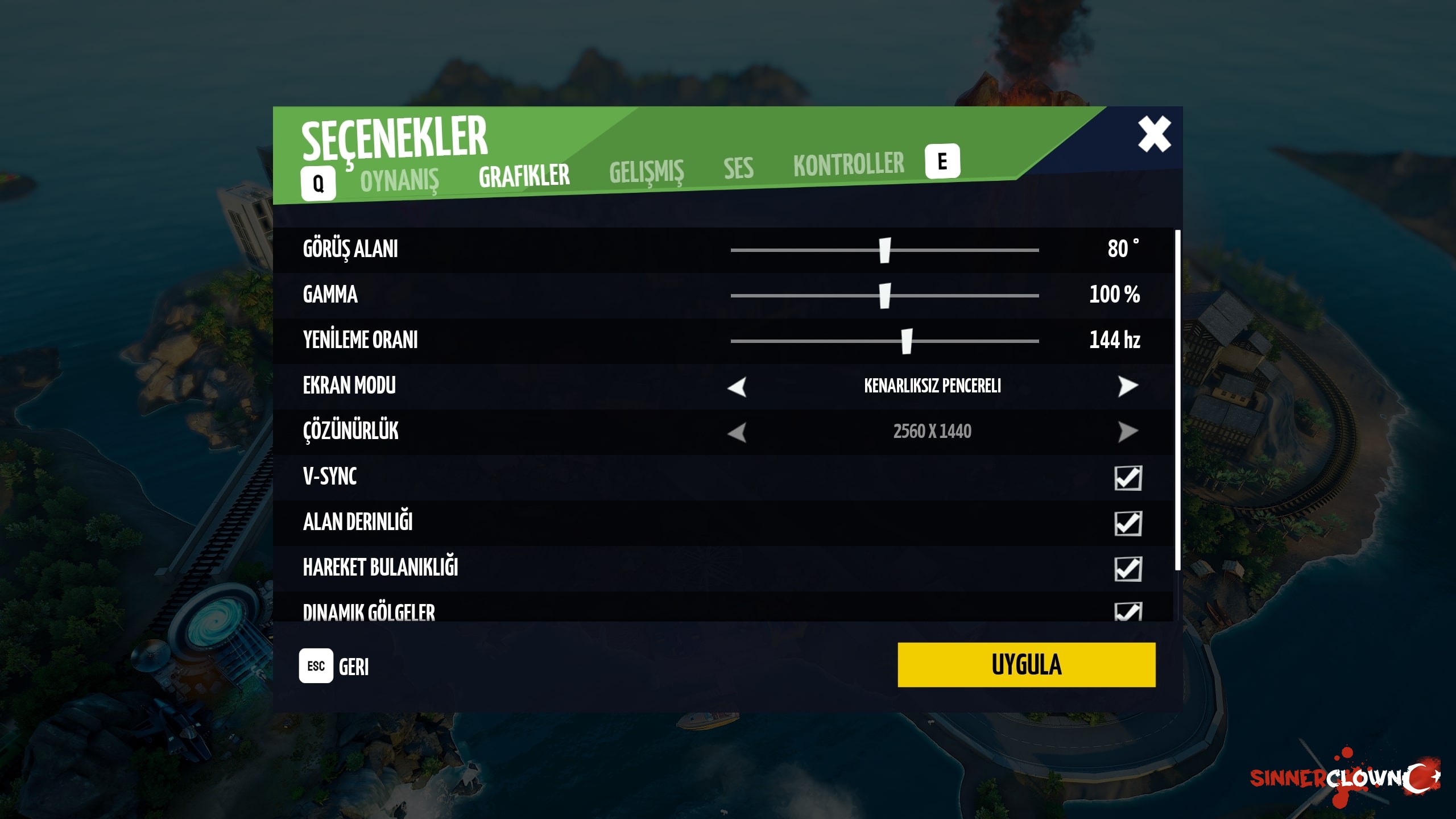Click the Gamma slider handle

click(x=885, y=296)
